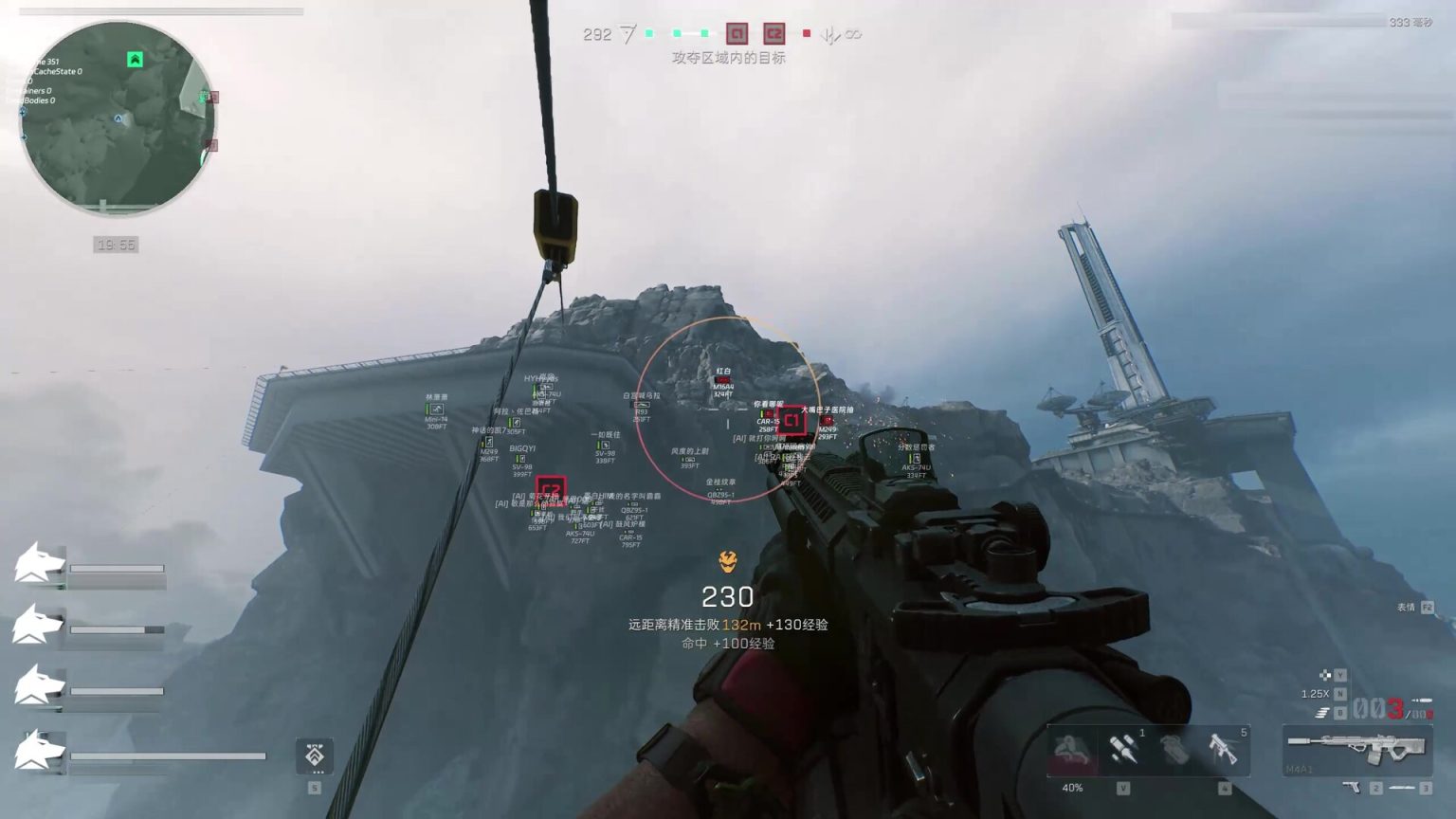Select the pistol sidearm icon
1456x819 pixels.
[1353, 788]
